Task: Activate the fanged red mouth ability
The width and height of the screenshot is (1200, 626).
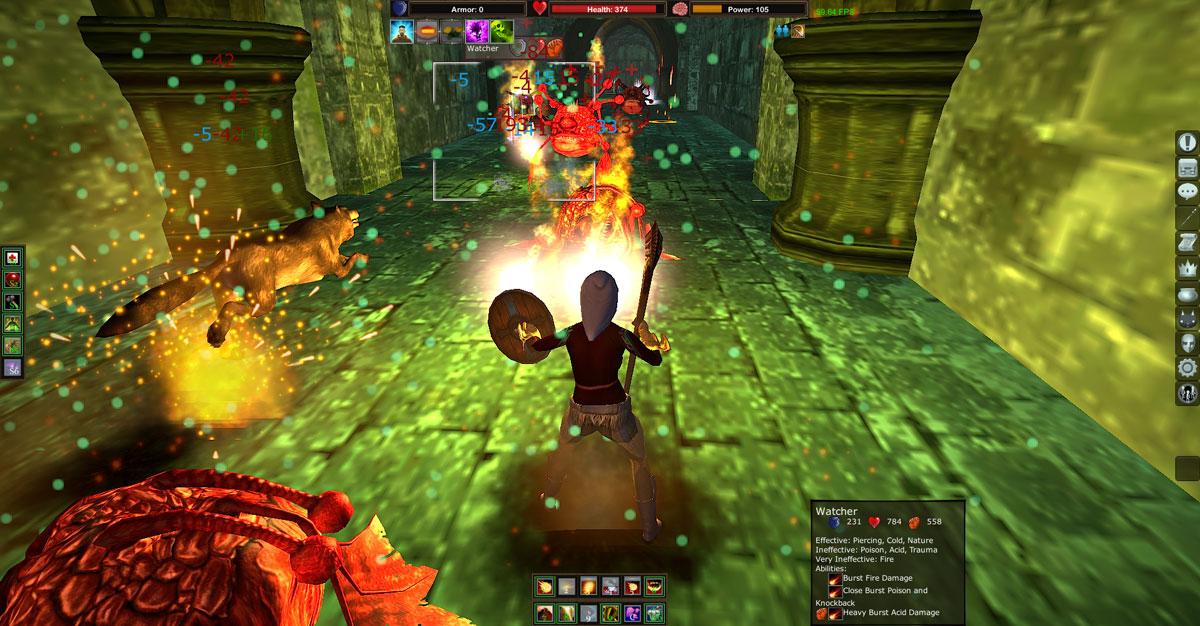Action: (653, 587)
